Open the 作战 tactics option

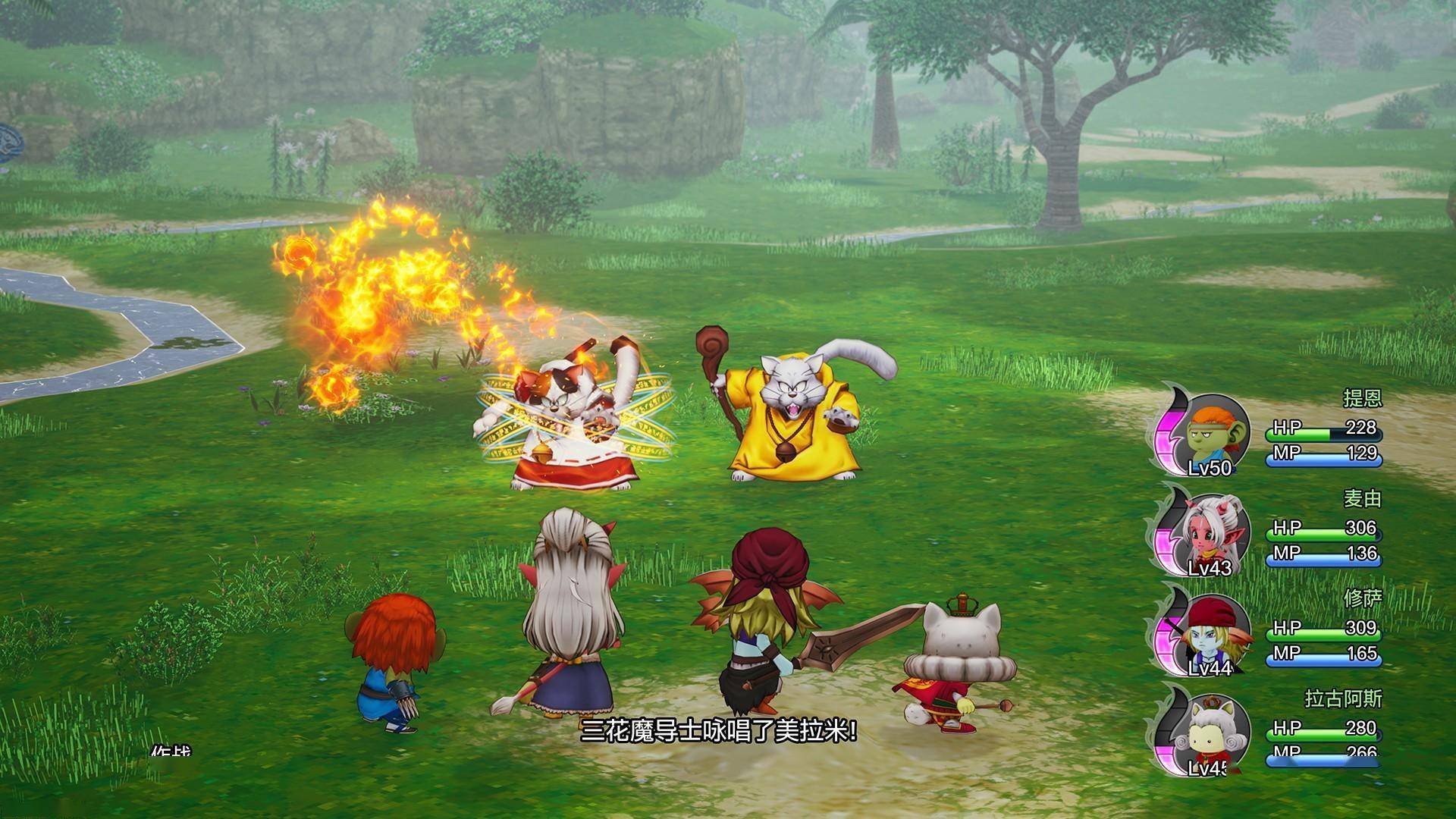pyautogui.click(x=171, y=753)
